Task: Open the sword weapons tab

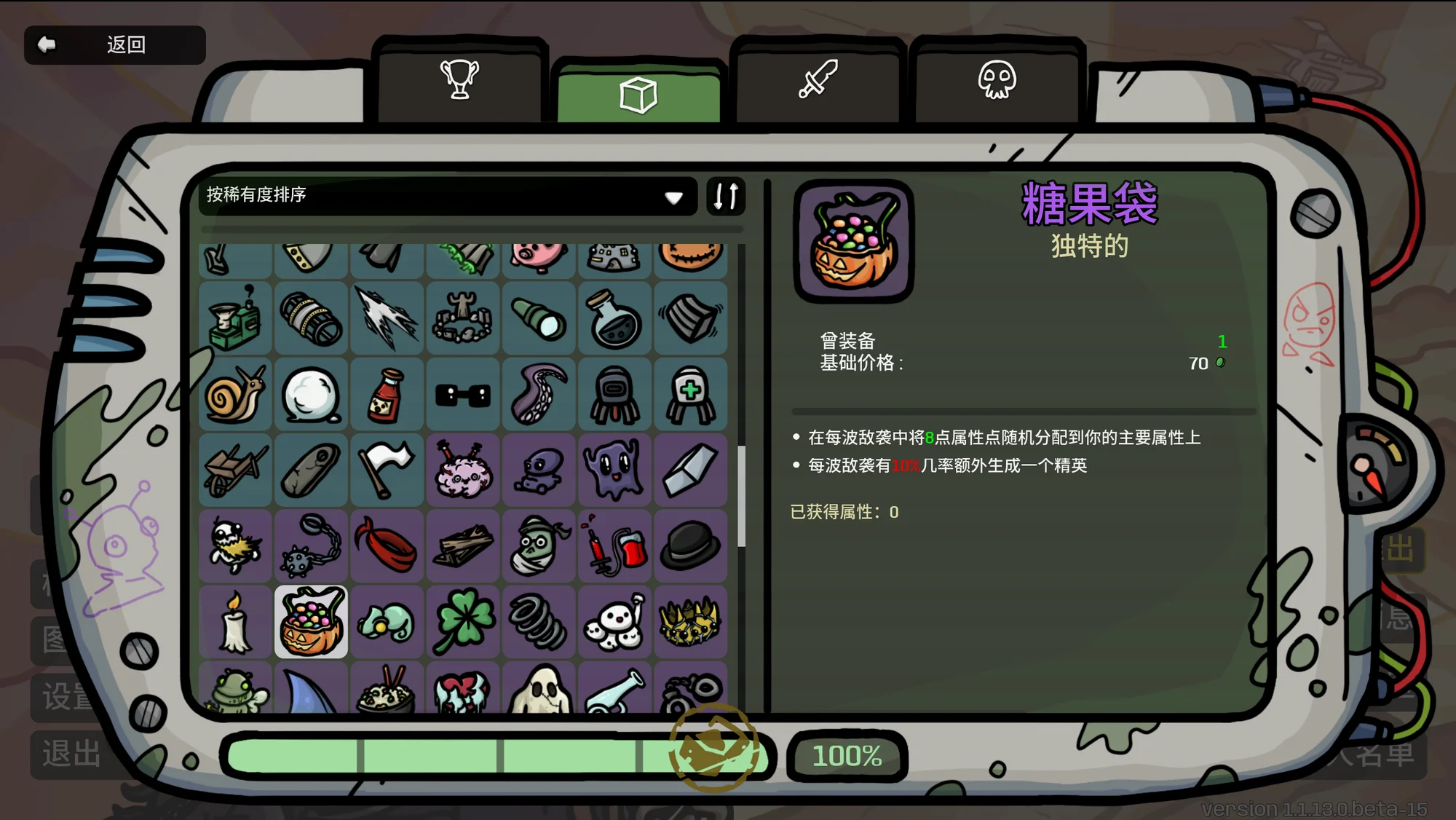Action: 818,80
